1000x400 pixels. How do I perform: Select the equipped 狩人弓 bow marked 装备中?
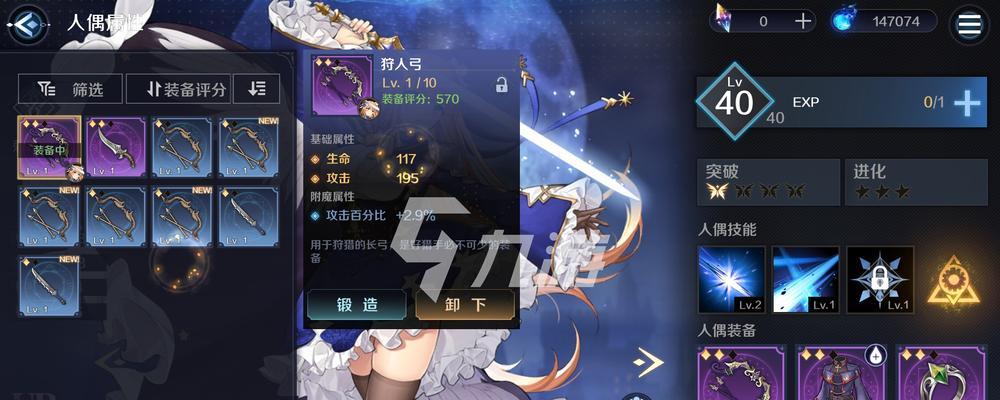pos(49,147)
